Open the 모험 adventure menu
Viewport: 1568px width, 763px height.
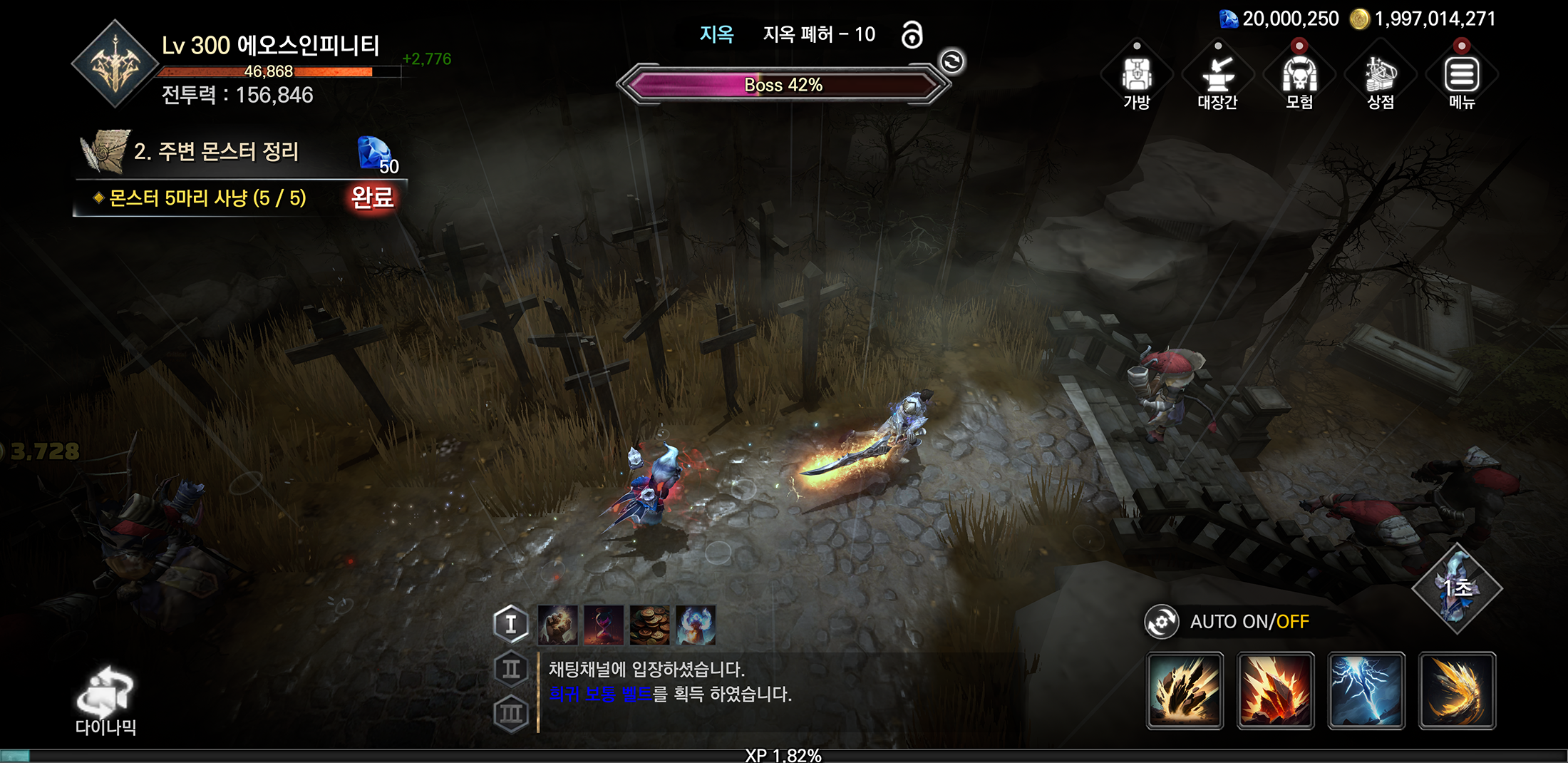[x=1299, y=78]
